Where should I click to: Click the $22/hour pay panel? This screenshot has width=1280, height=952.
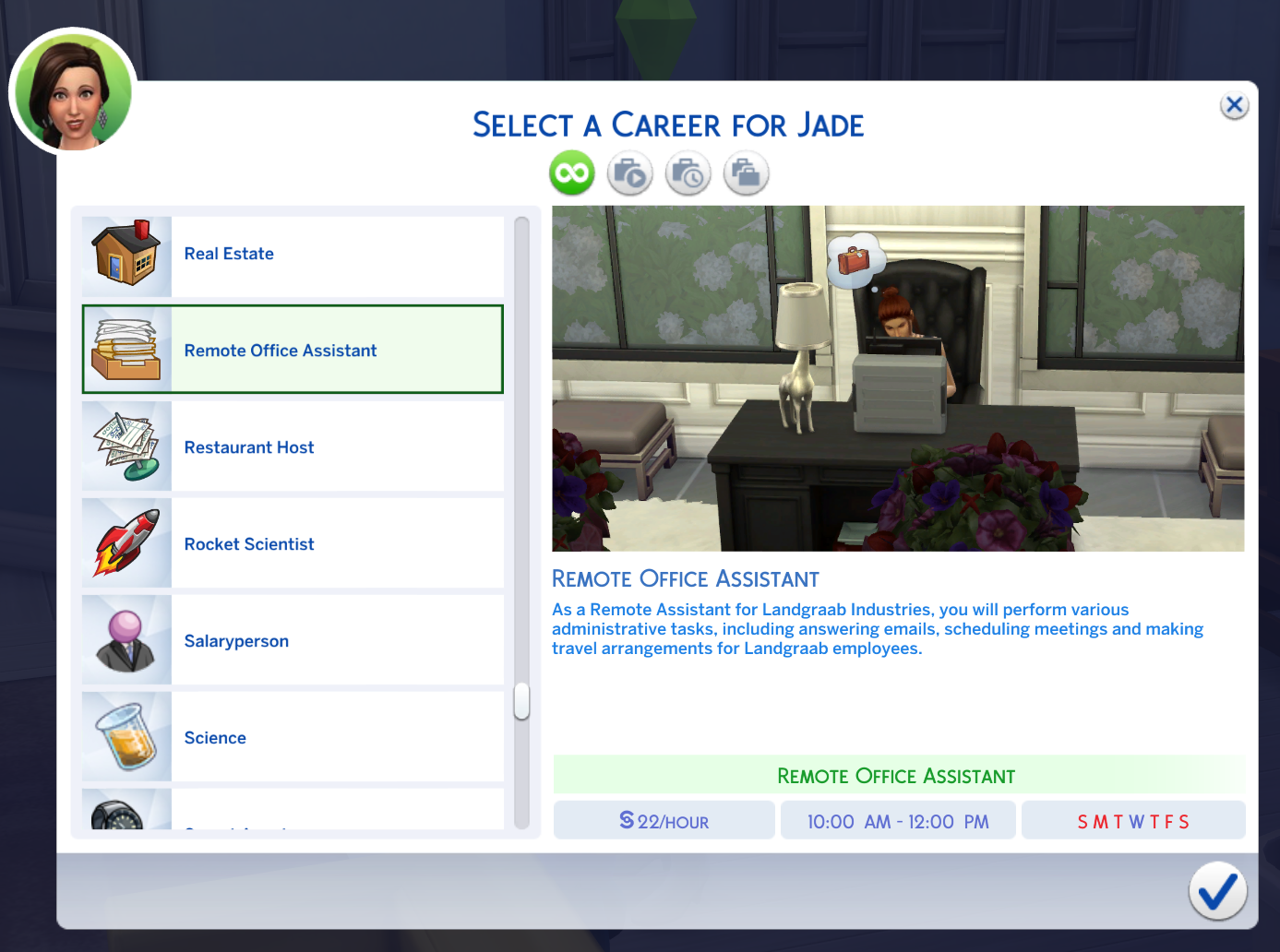click(x=664, y=820)
